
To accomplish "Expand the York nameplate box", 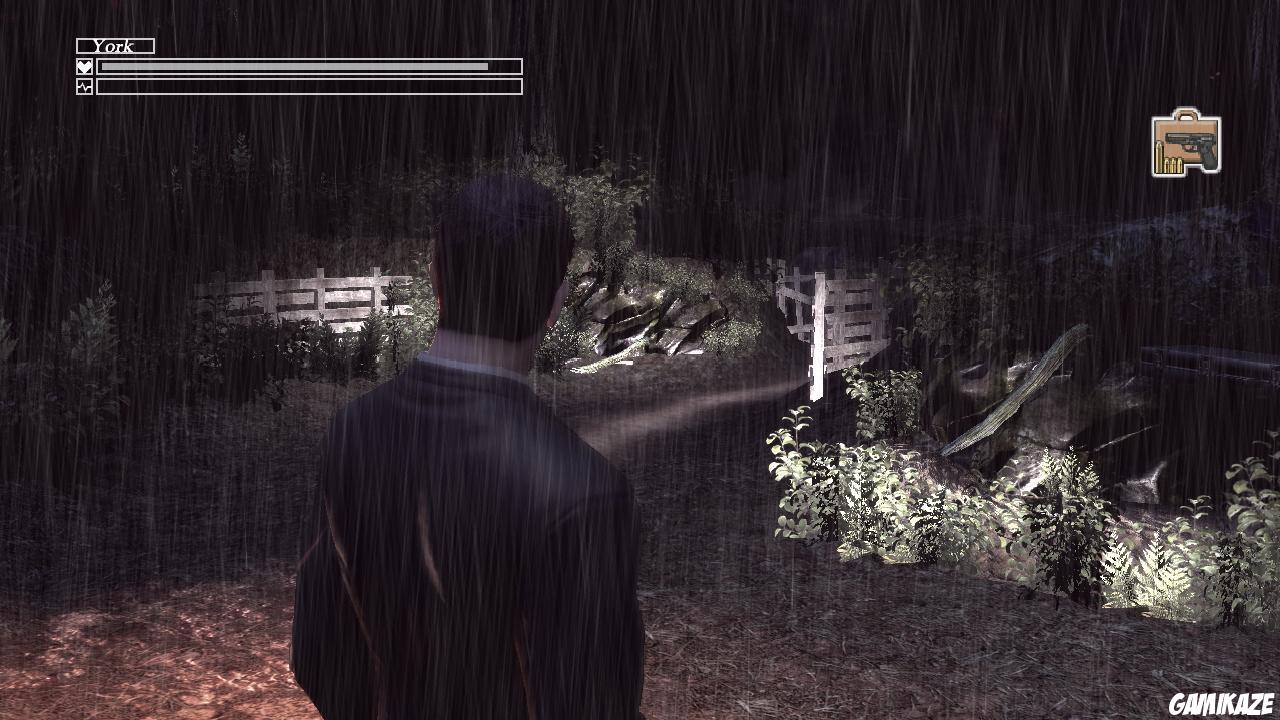I will click(x=115, y=45).
